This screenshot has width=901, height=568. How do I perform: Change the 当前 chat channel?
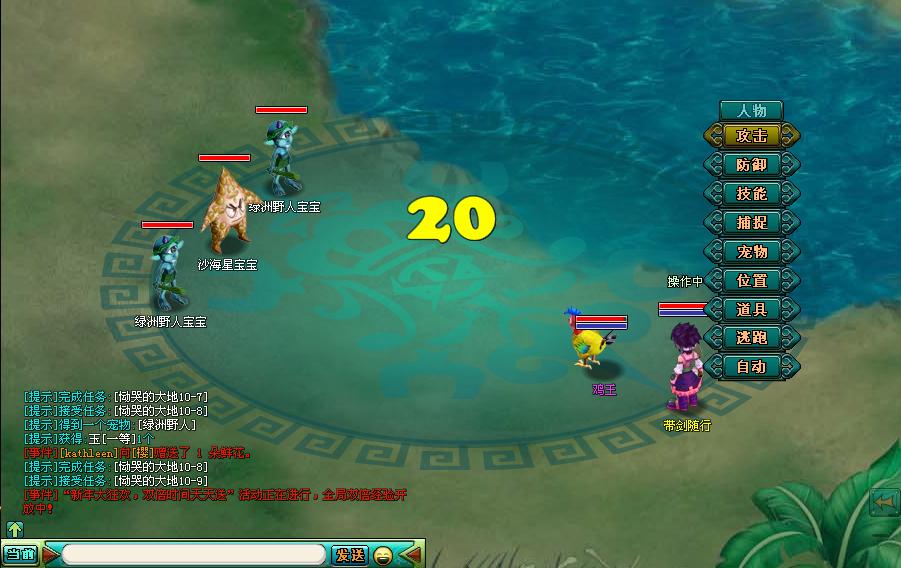click(20, 554)
